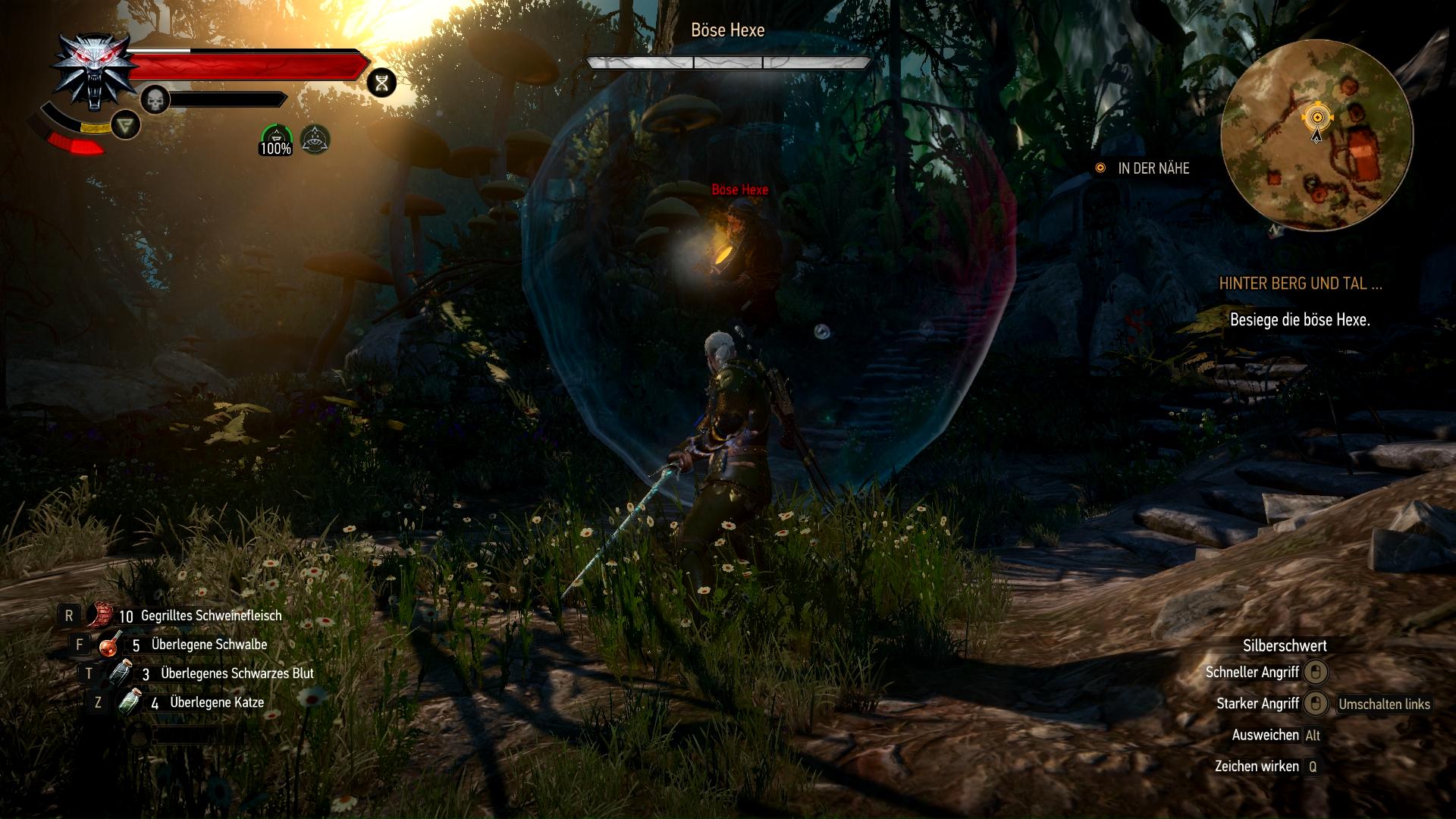Screen dimensions: 1456x819
Task: Click the yellow objective marker on minimap
Action: coord(1317,118)
